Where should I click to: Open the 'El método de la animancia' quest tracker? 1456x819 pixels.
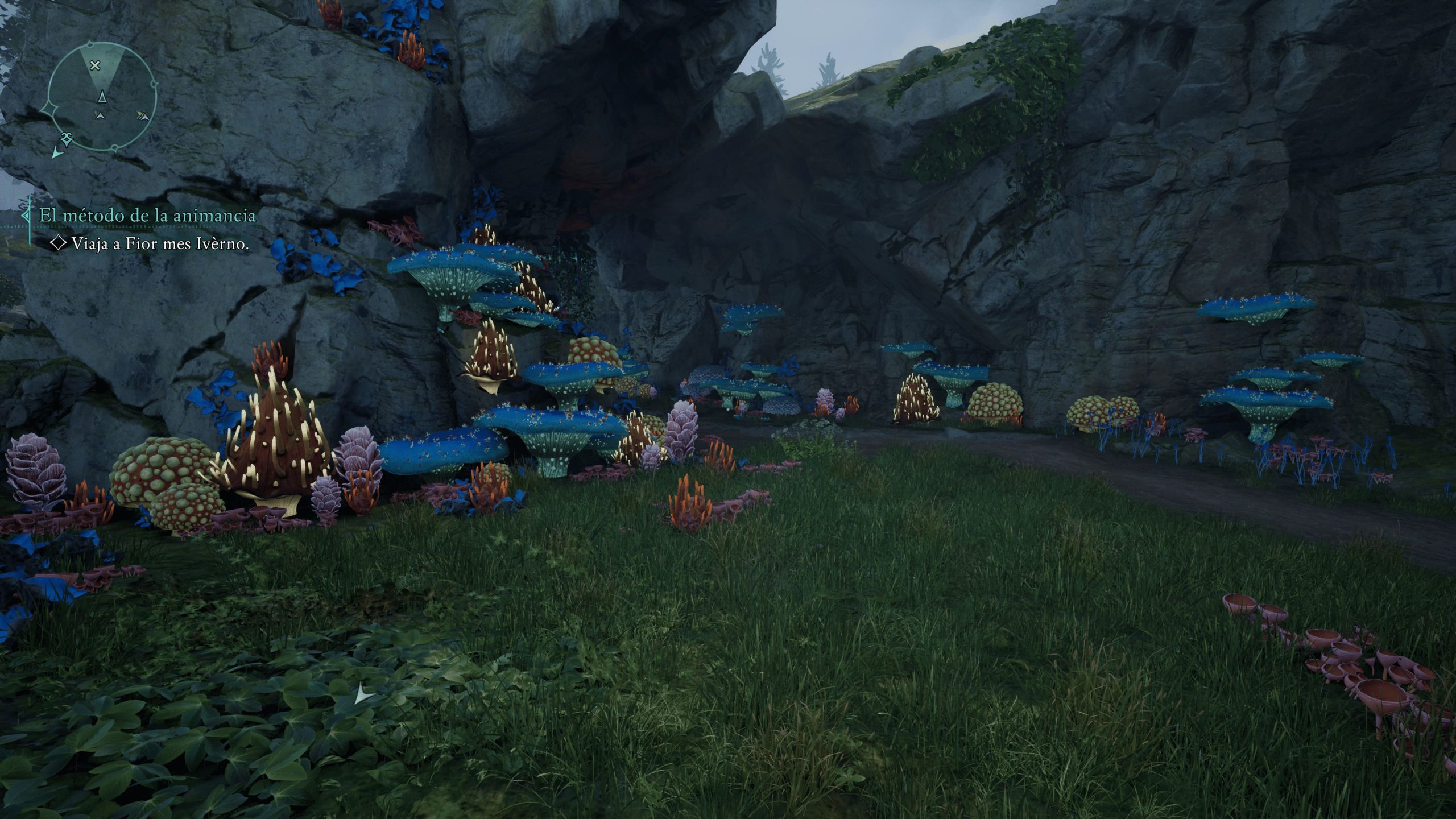(x=147, y=216)
